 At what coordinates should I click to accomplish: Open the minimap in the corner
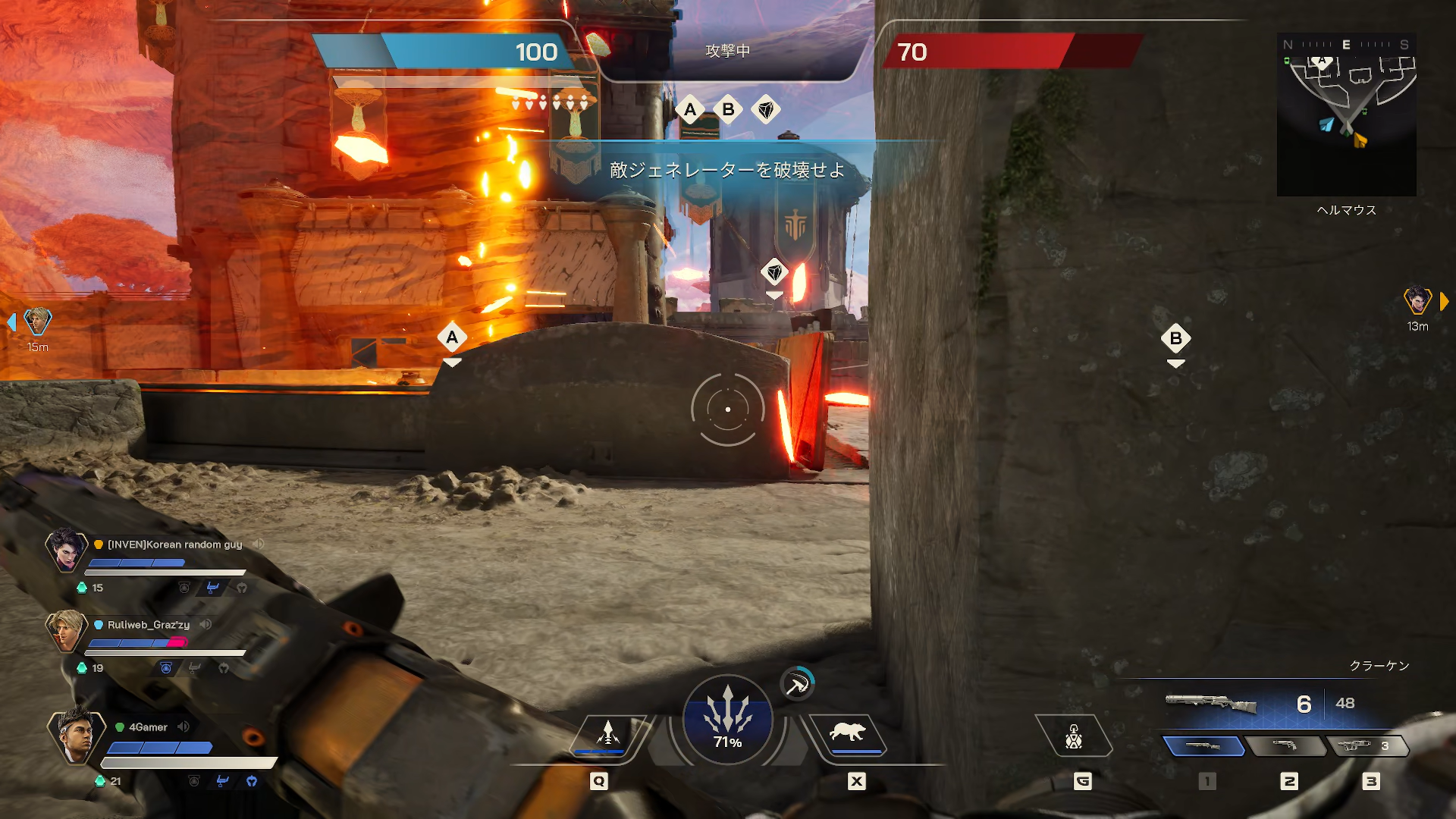[x=1346, y=114]
